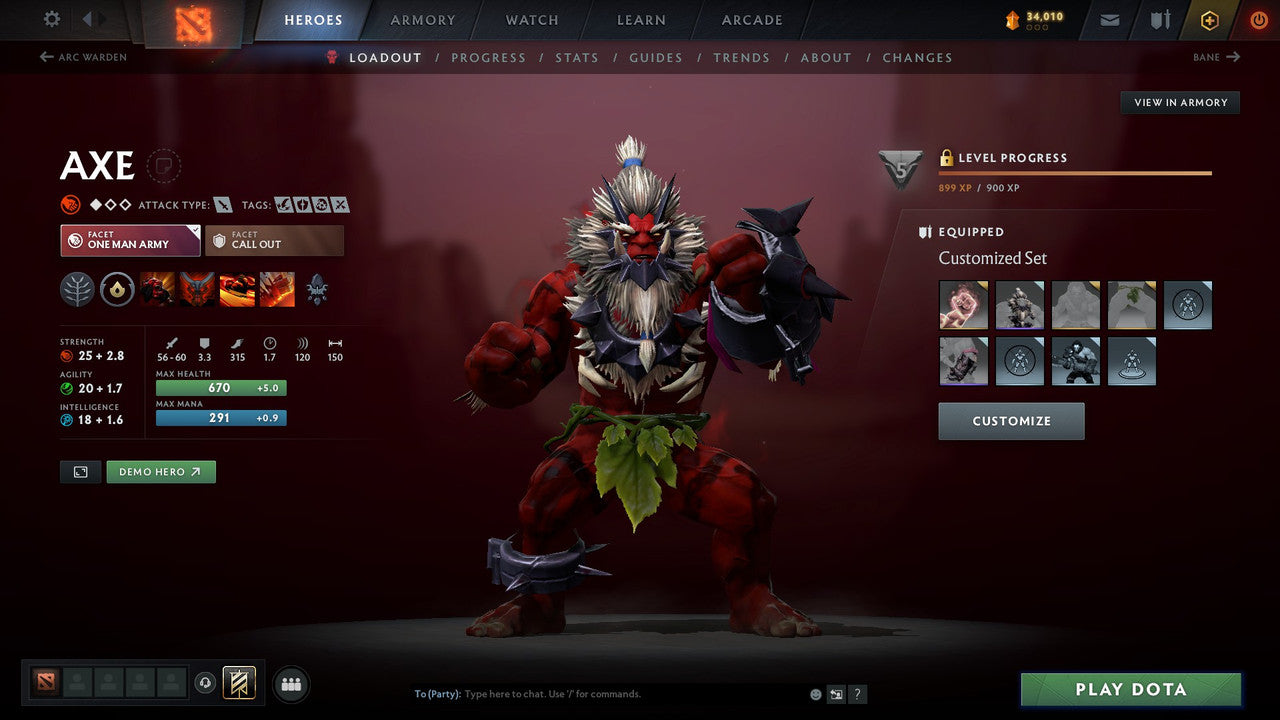
Task: Go back to Arc Warden hero
Action: [x=85, y=57]
